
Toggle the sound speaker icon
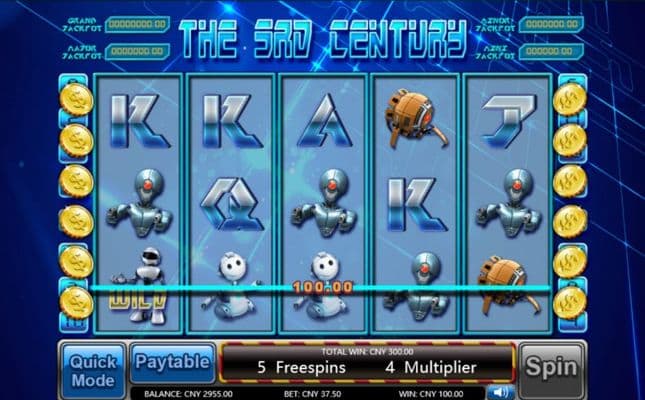(502, 393)
